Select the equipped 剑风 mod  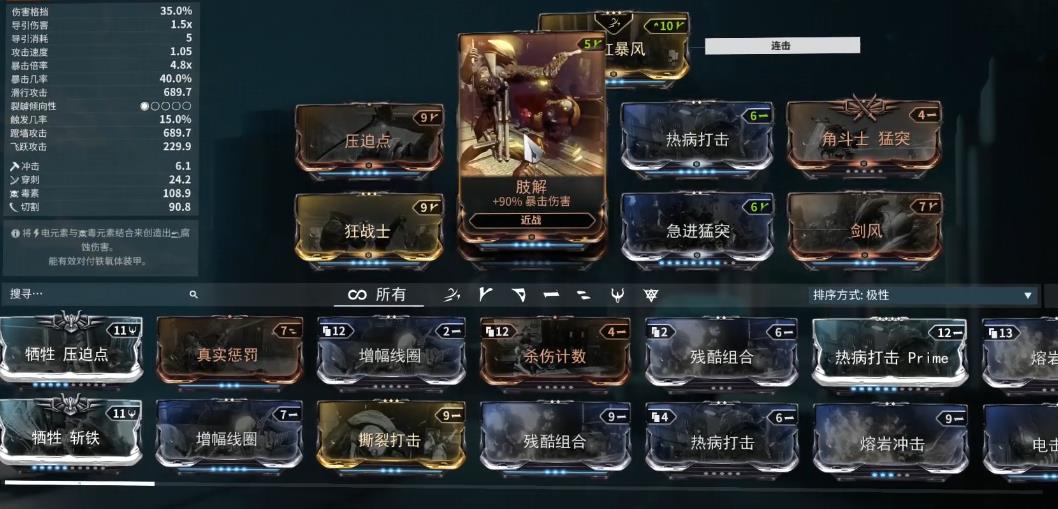click(865, 229)
